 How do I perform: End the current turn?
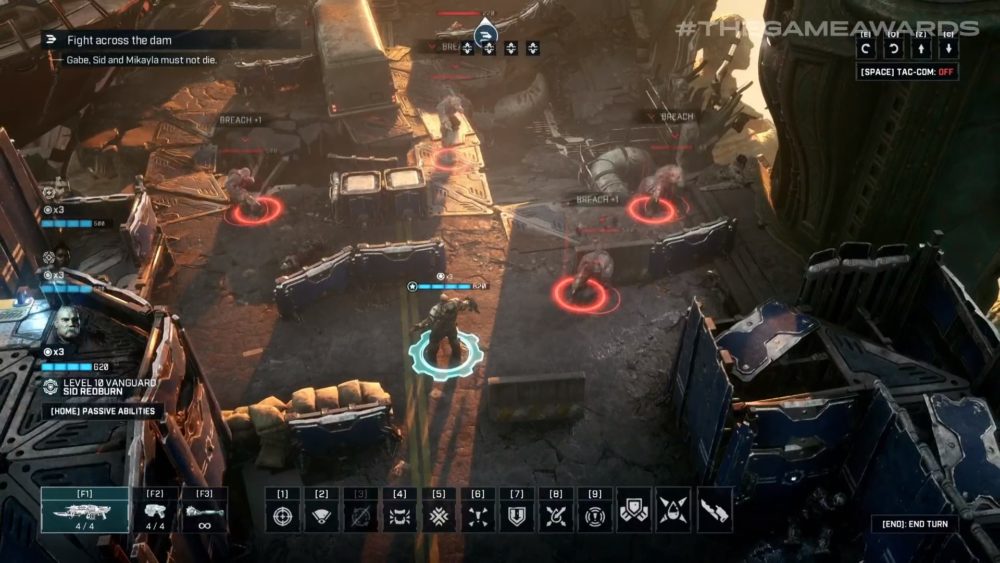914,524
